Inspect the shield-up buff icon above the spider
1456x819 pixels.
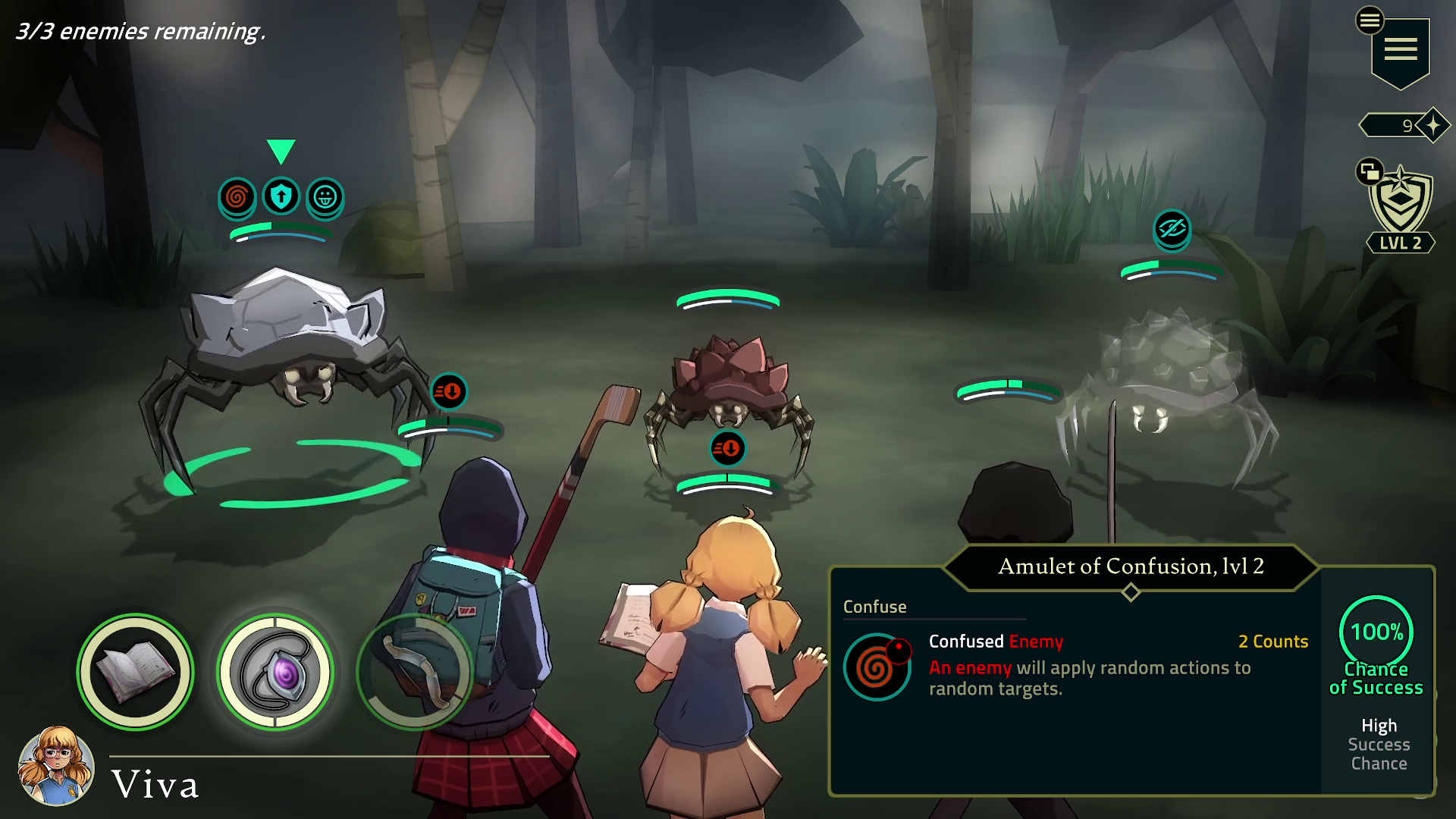pyautogui.click(x=281, y=196)
